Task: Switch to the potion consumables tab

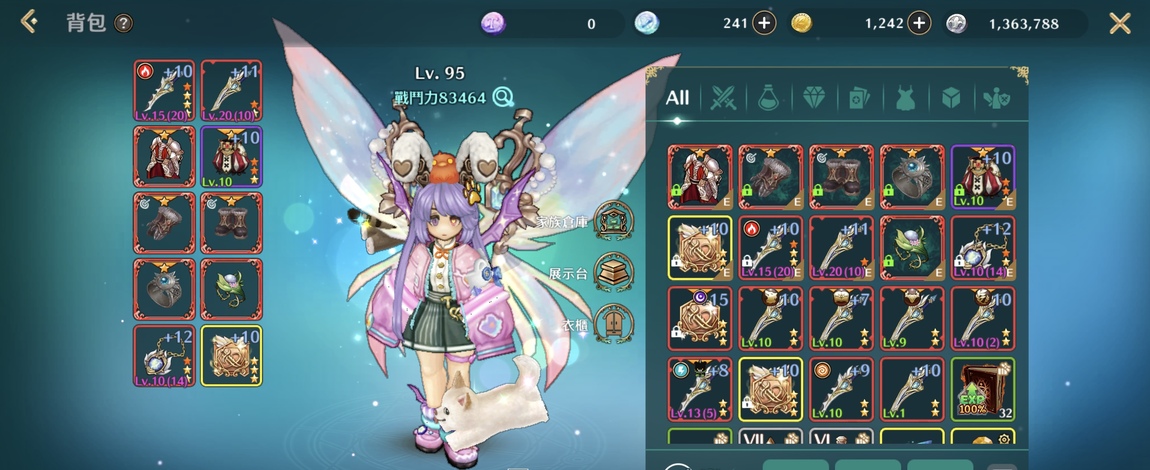Action: (x=768, y=98)
